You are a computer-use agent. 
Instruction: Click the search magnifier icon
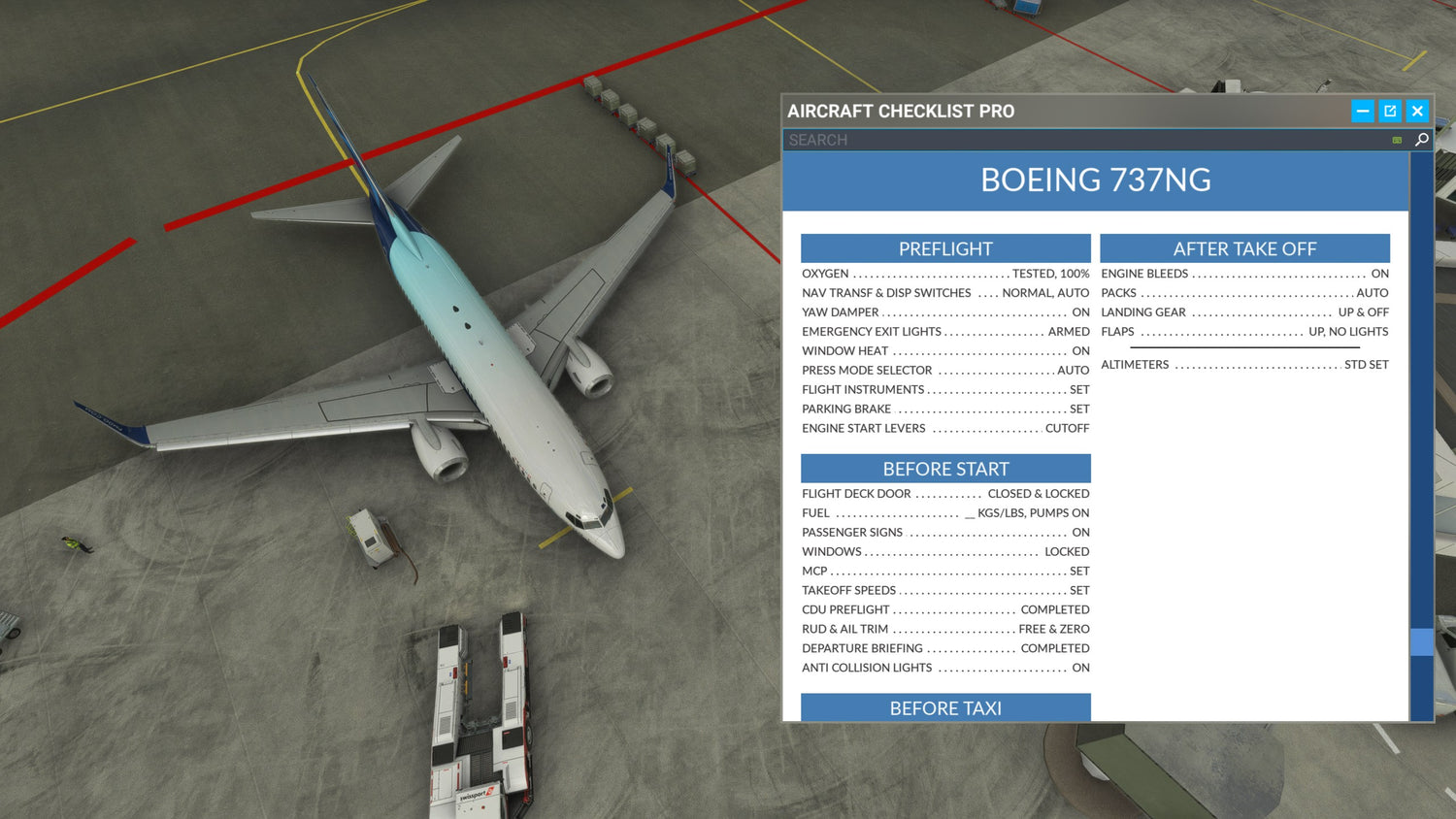1421,140
